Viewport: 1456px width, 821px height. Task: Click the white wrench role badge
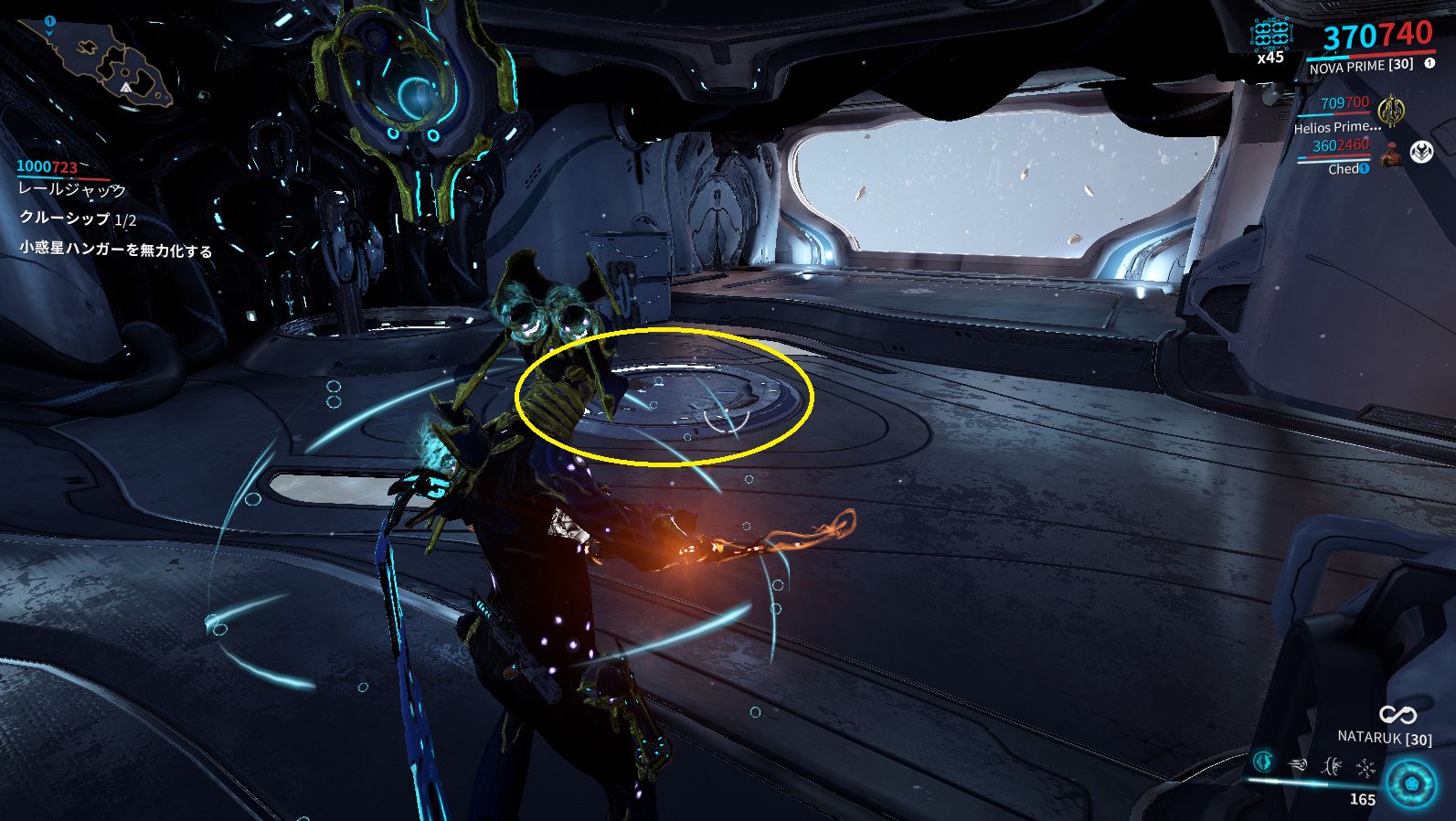click(x=1421, y=153)
